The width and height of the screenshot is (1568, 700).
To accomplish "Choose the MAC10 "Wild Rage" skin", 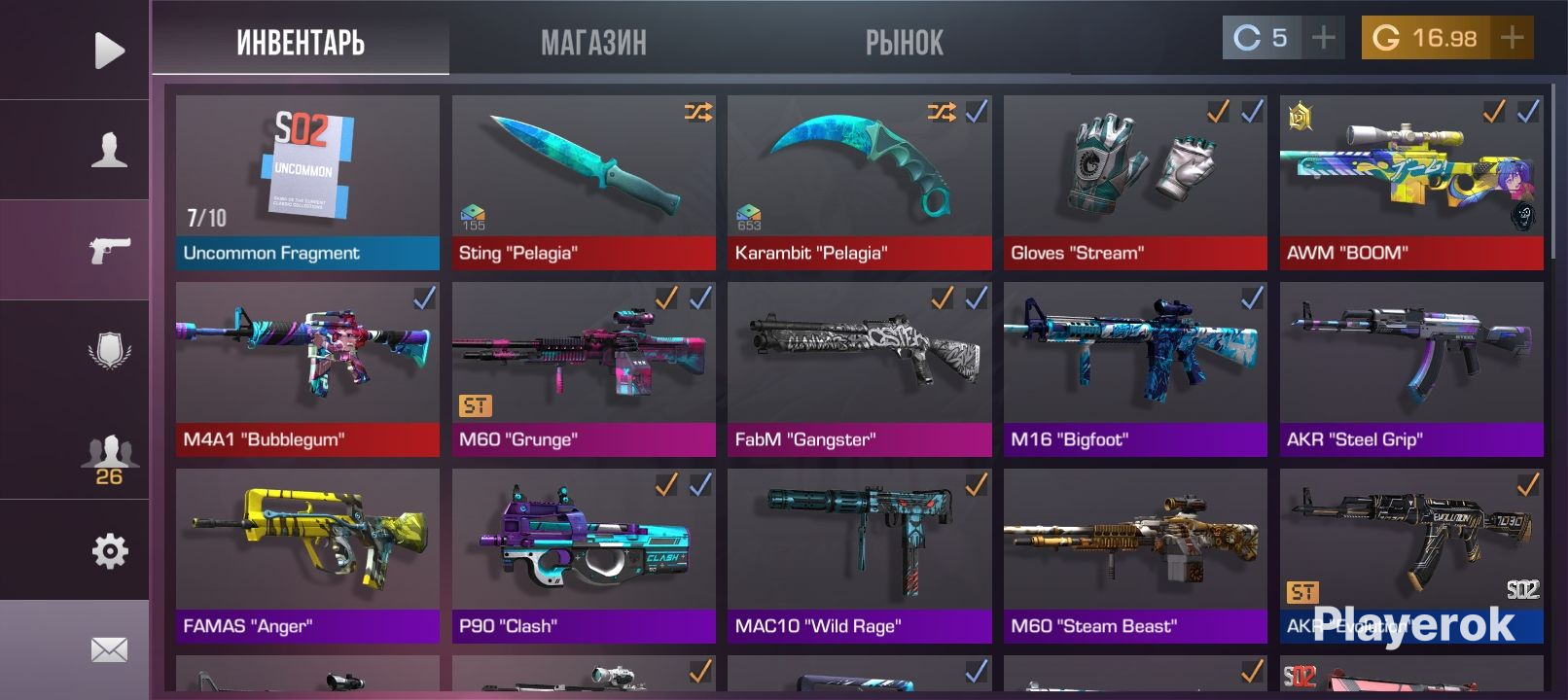I will click(859, 555).
